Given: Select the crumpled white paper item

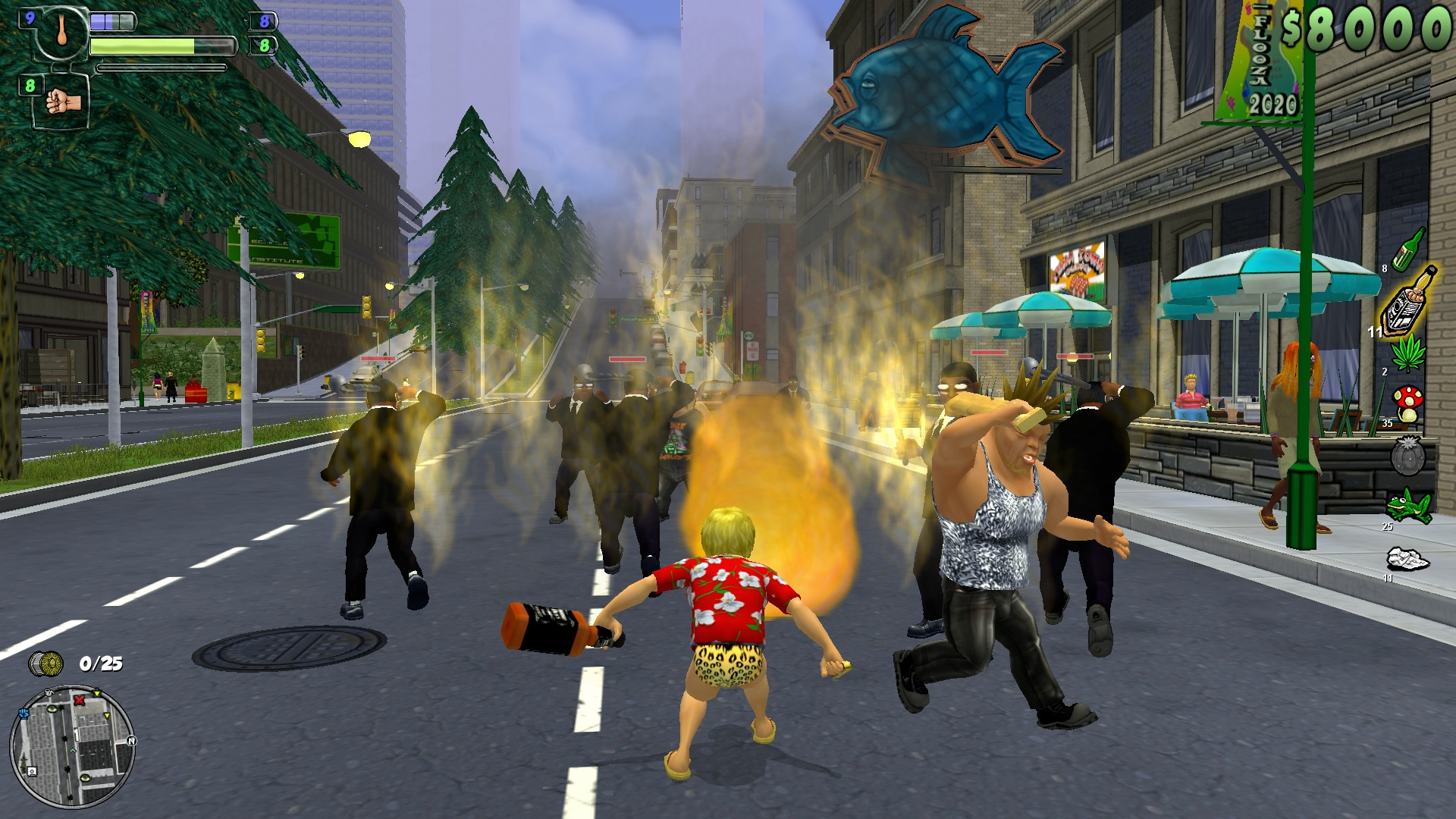Looking at the screenshot, I should pyautogui.click(x=1407, y=560).
